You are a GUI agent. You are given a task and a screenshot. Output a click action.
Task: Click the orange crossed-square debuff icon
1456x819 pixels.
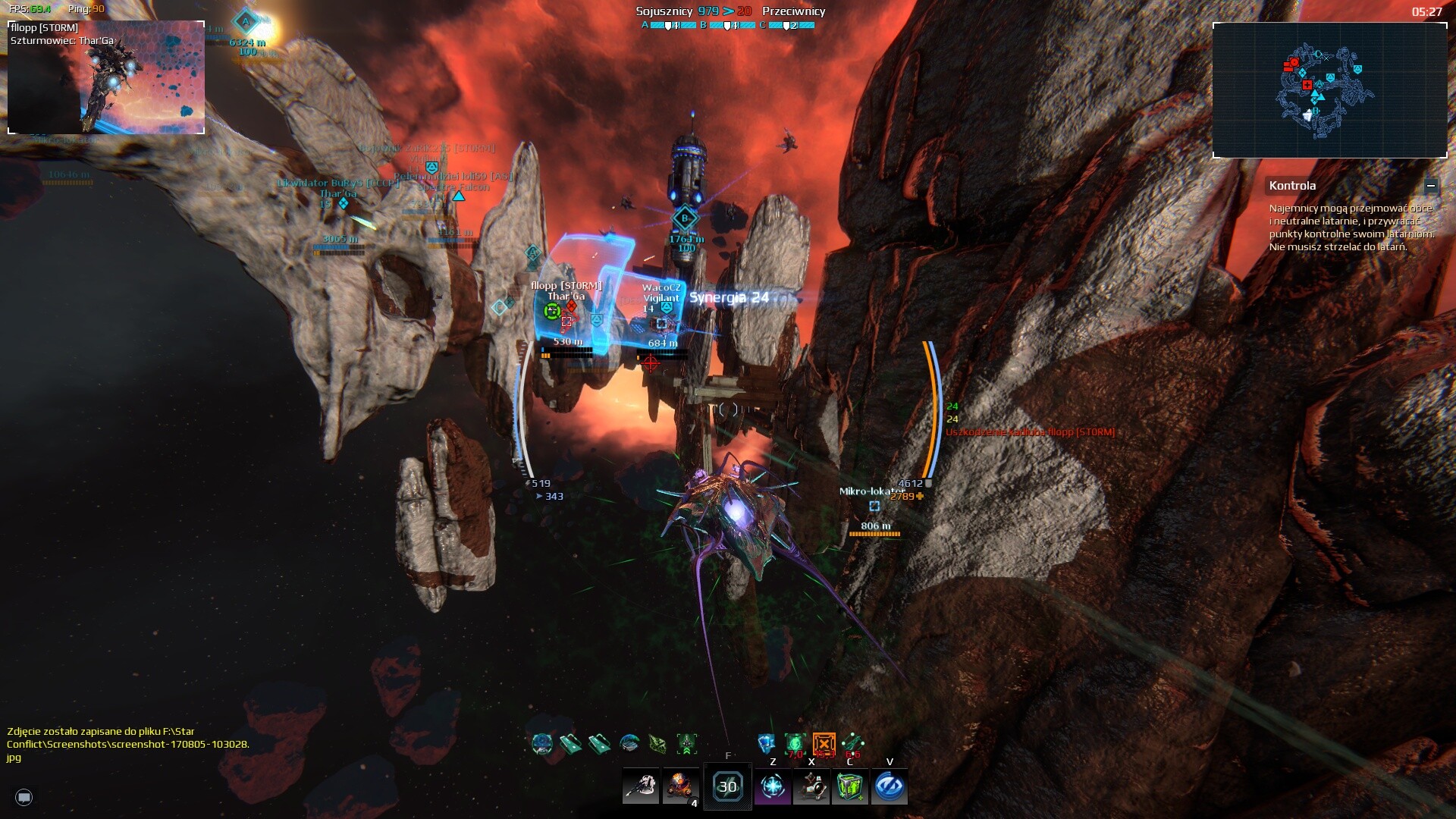click(824, 743)
